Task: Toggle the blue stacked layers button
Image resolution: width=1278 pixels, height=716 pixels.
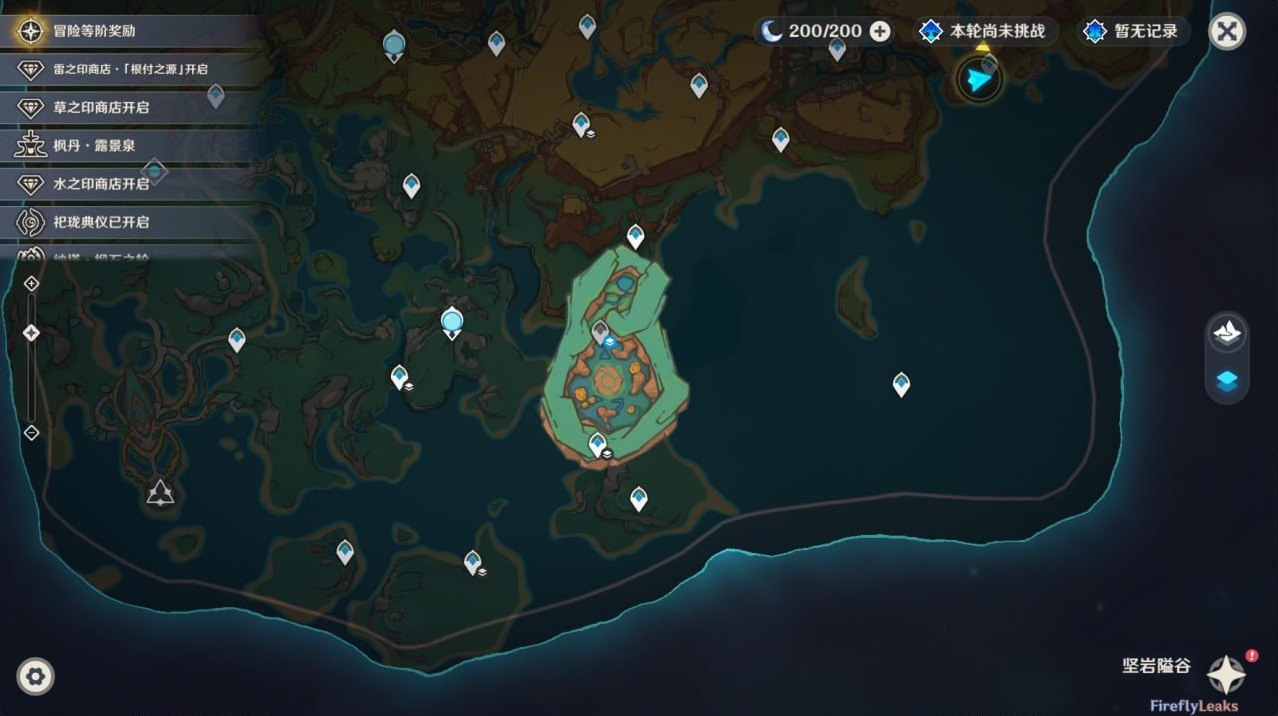Action: click(x=1227, y=381)
